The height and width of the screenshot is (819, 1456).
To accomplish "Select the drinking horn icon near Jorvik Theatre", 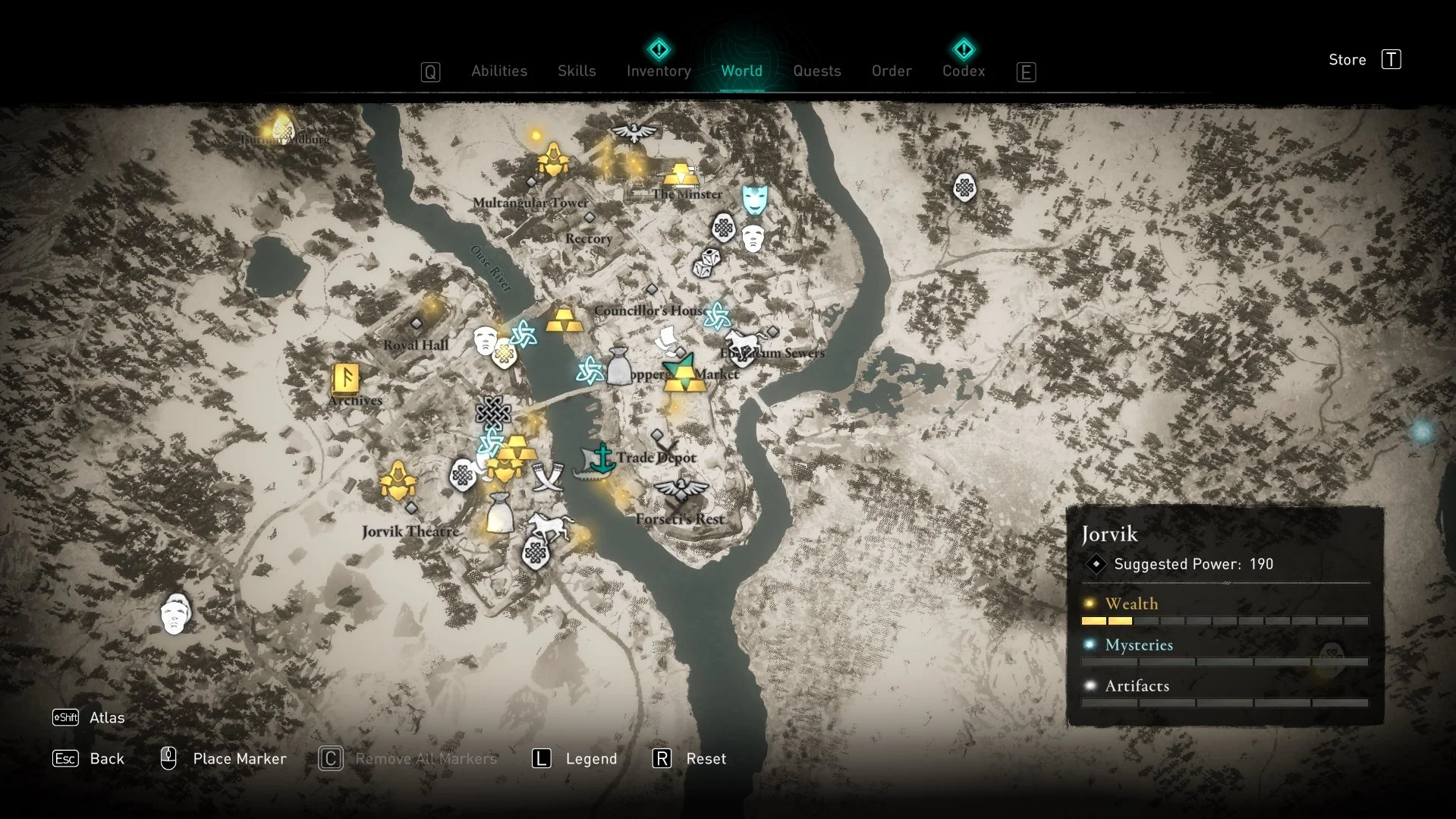I will pos(549,477).
